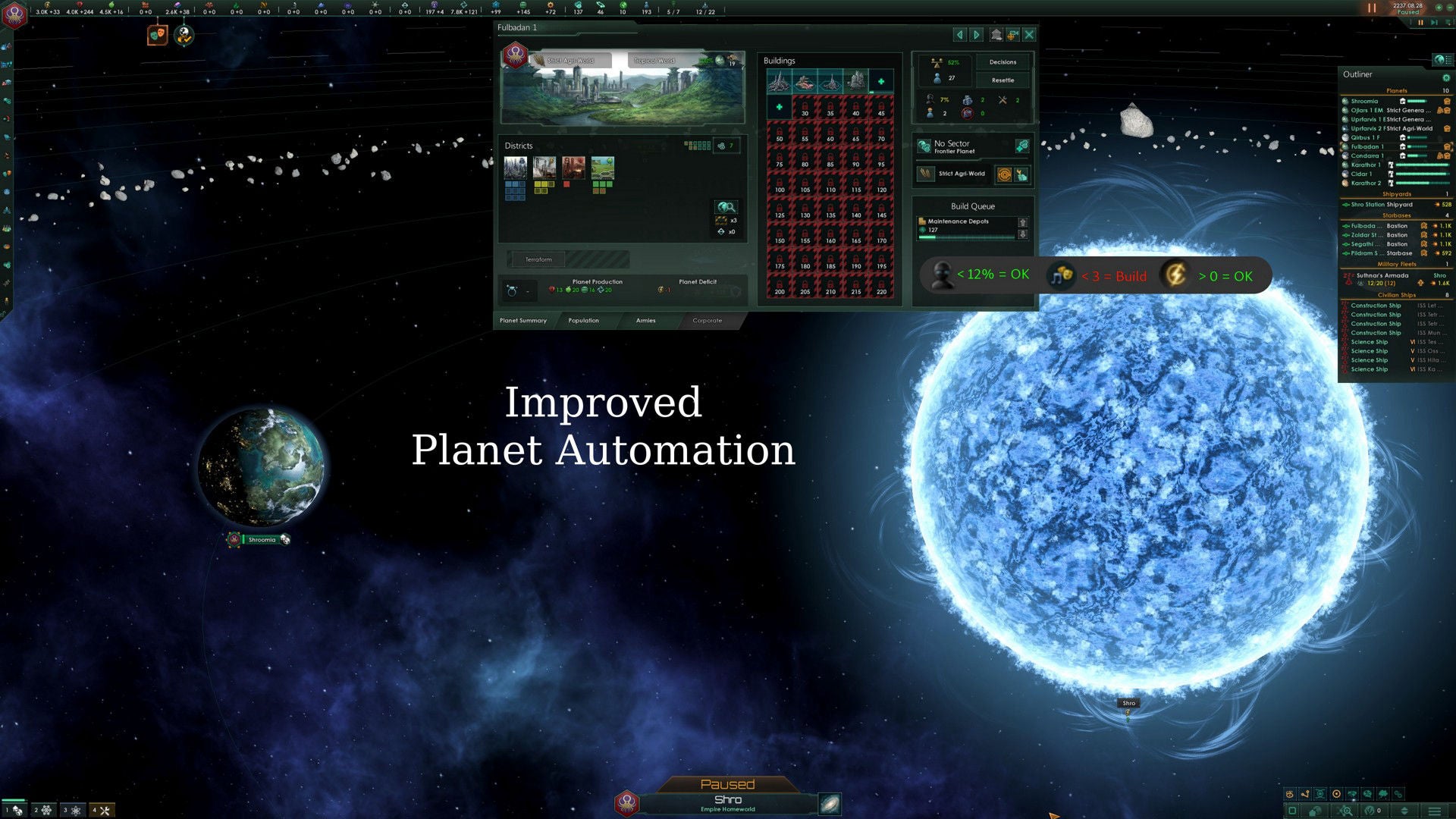
Task: Open the Decisions panel
Action: pos(1003,61)
